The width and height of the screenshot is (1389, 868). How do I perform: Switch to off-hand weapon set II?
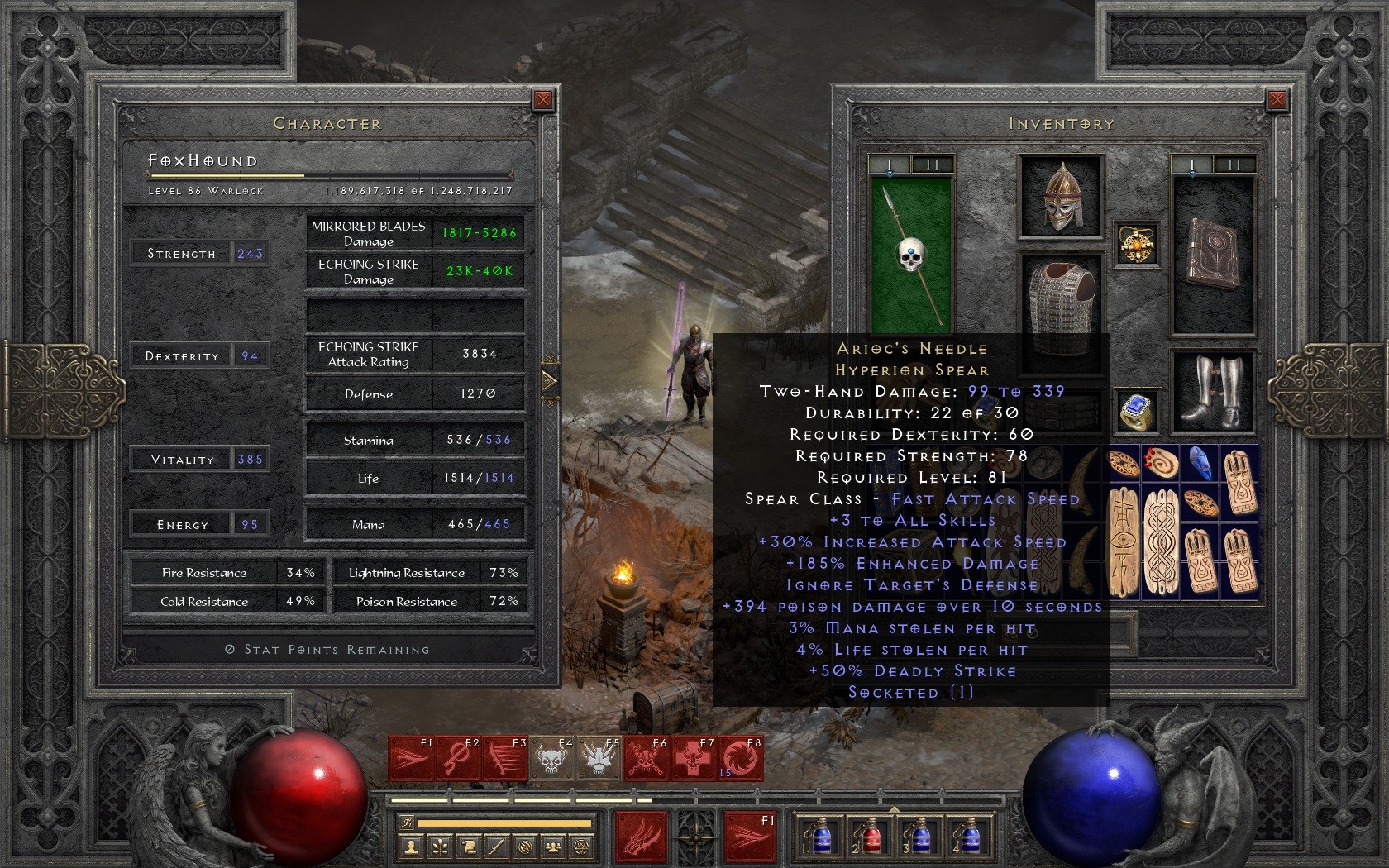tap(1234, 165)
